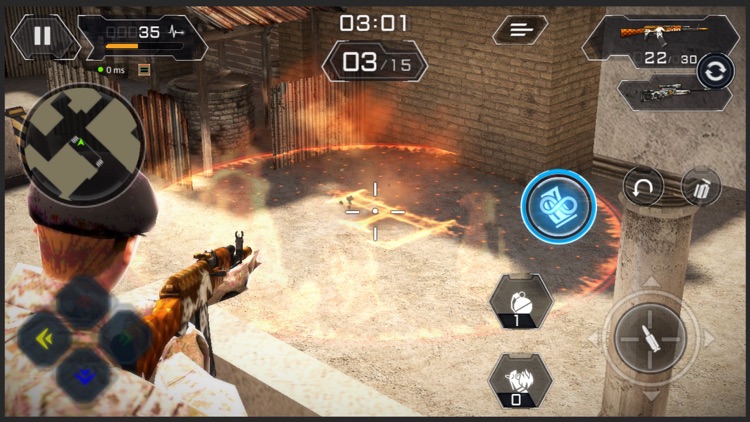Reload using the magazine icon button
750x422 pixels.
pyautogui.click(x=701, y=186)
